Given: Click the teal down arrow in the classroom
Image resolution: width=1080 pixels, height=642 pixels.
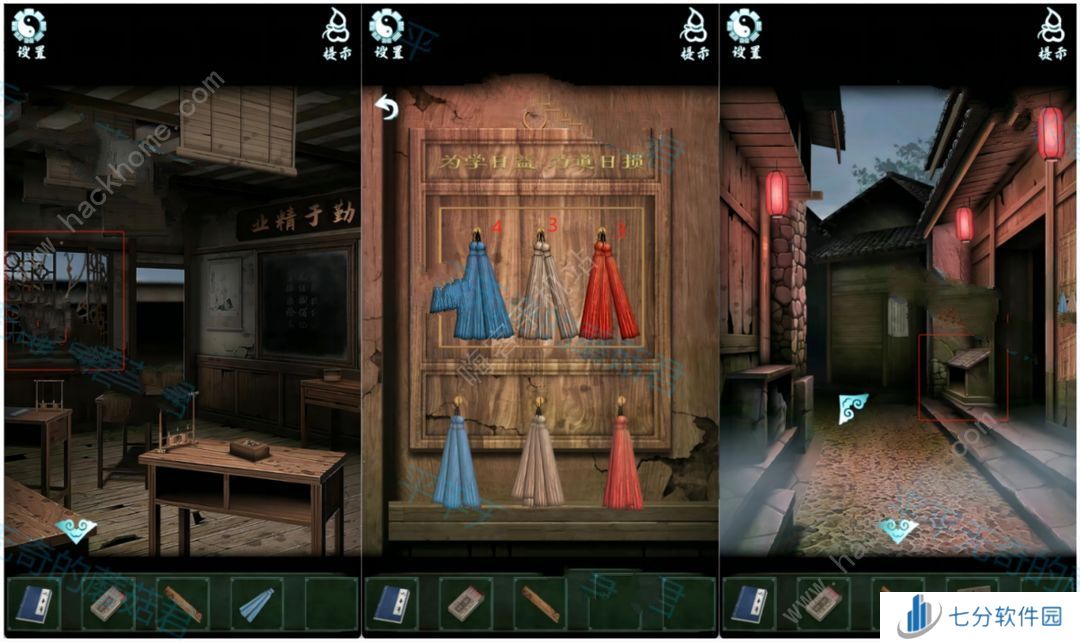Looking at the screenshot, I should pos(75,530).
